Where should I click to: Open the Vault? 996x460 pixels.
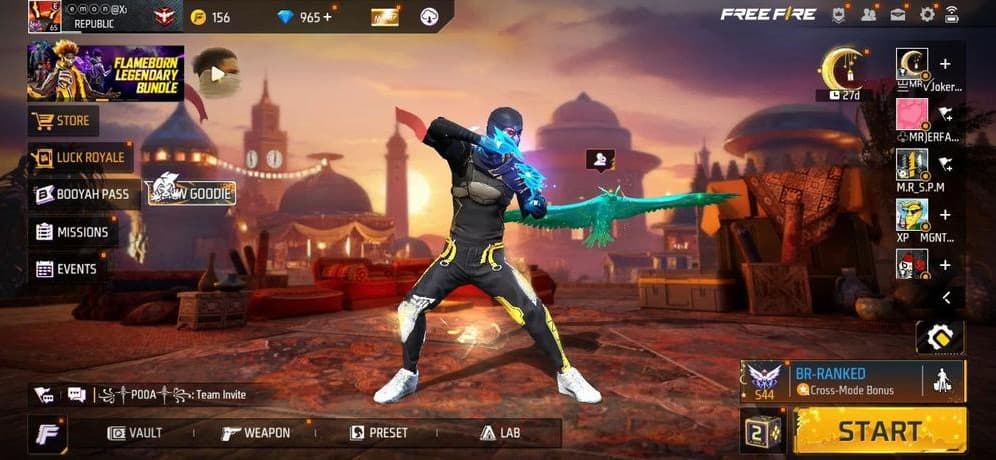(135, 433)
